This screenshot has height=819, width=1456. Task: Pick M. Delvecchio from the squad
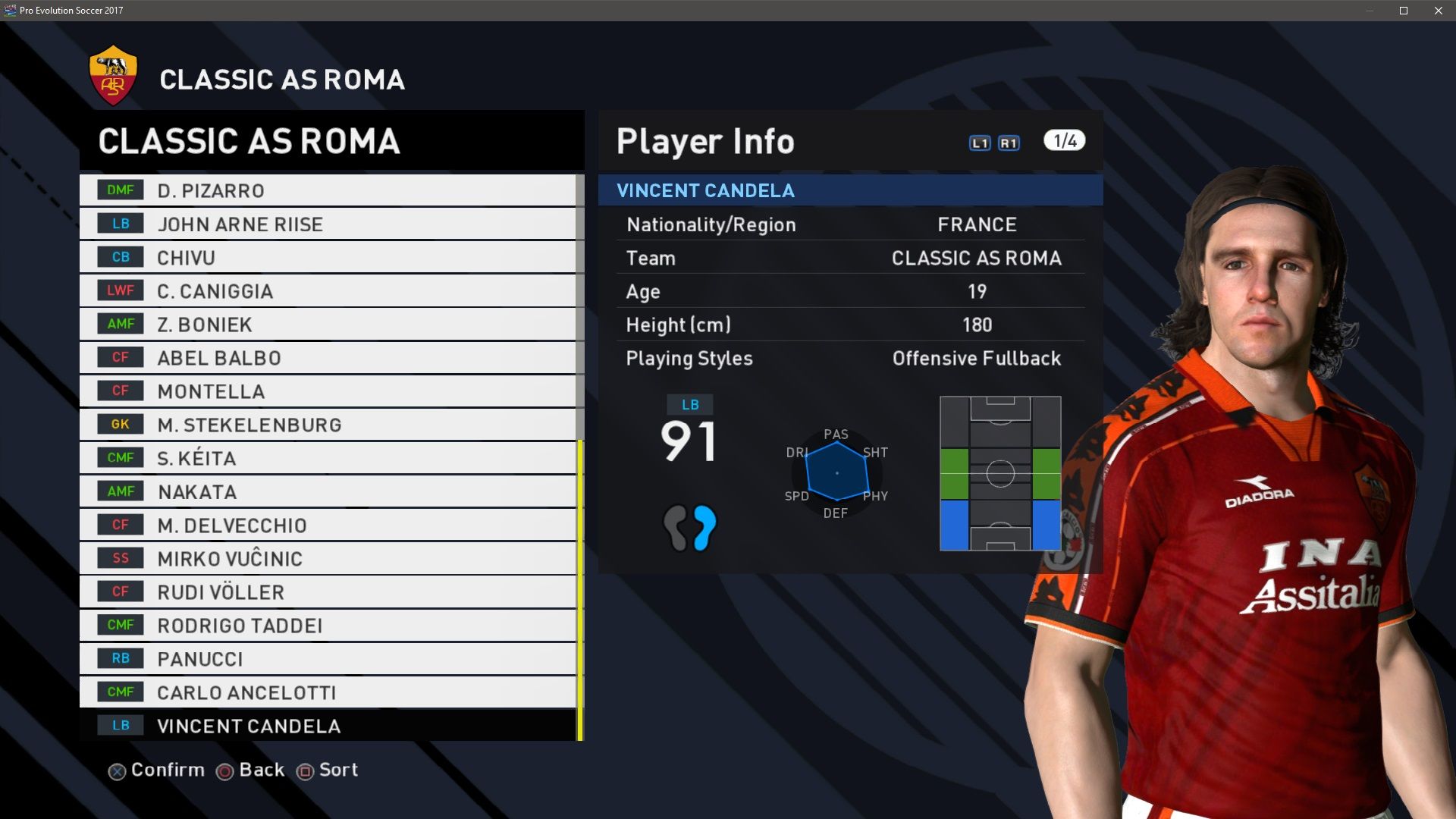click(x=328, y=525)
